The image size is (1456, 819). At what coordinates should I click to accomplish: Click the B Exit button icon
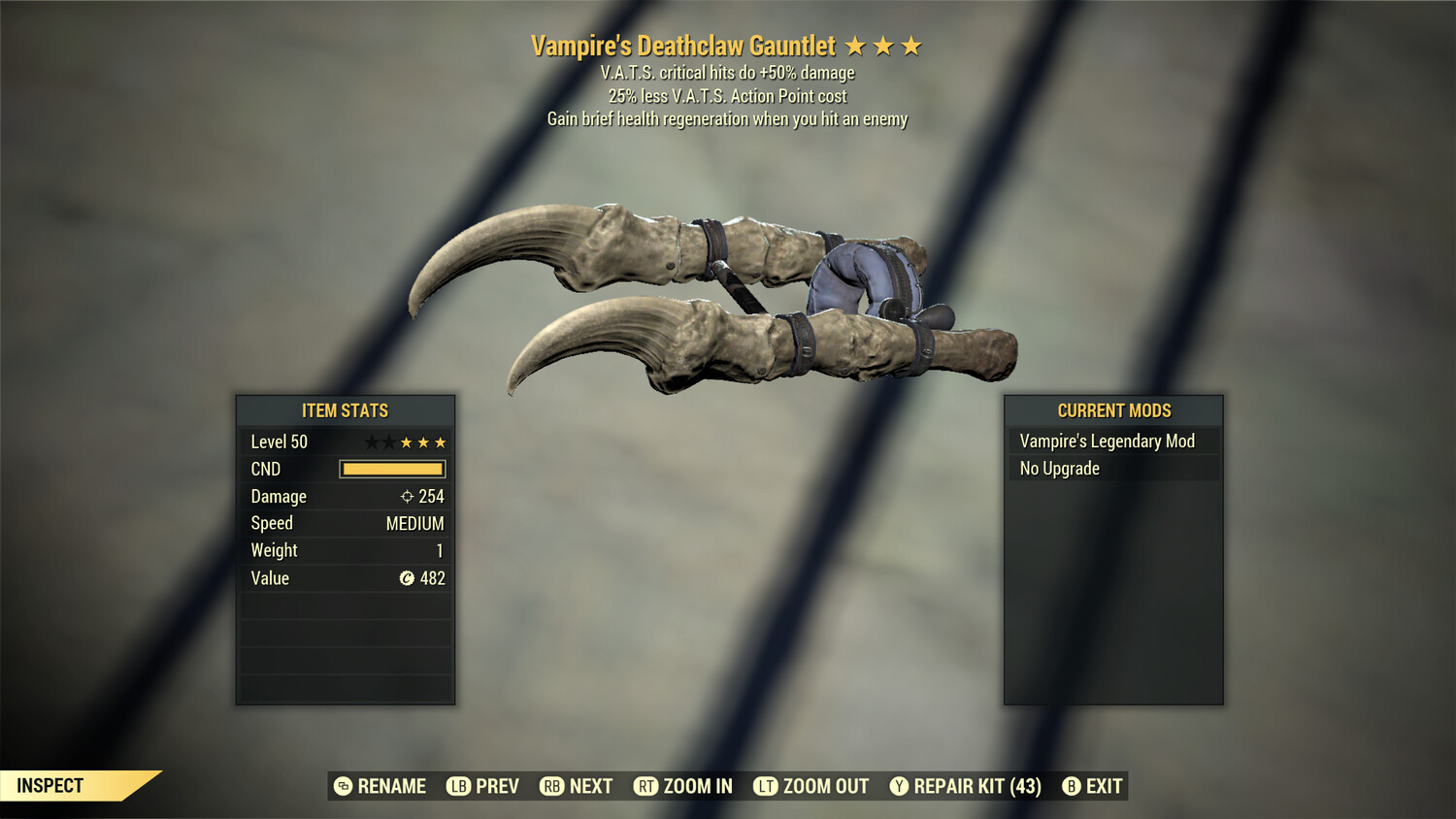point(1072,786)
